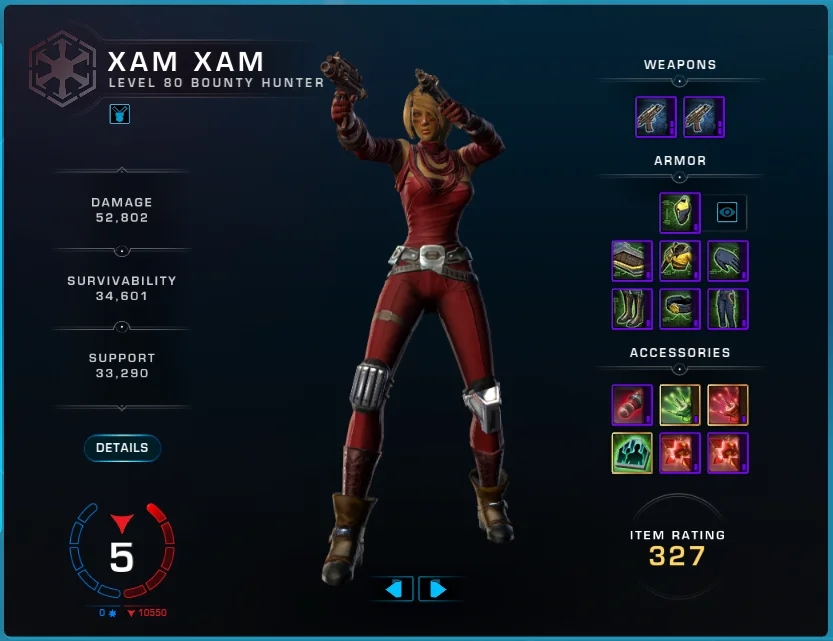This screenshot has height=641, width=833.
Task: Choose the boots armor slot
Action: pos(632,308)
